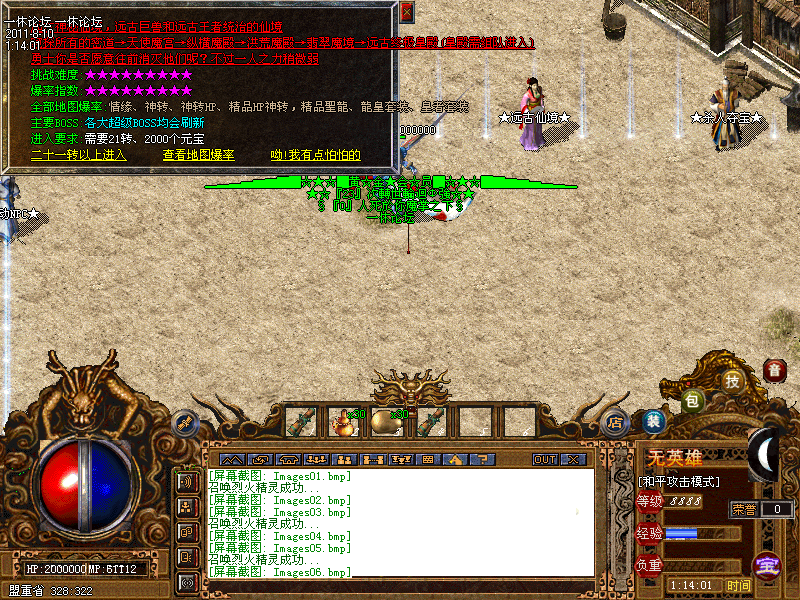Click the 宝 treasure button
Viewport: 800px width, 600px height.
[767, 566]
